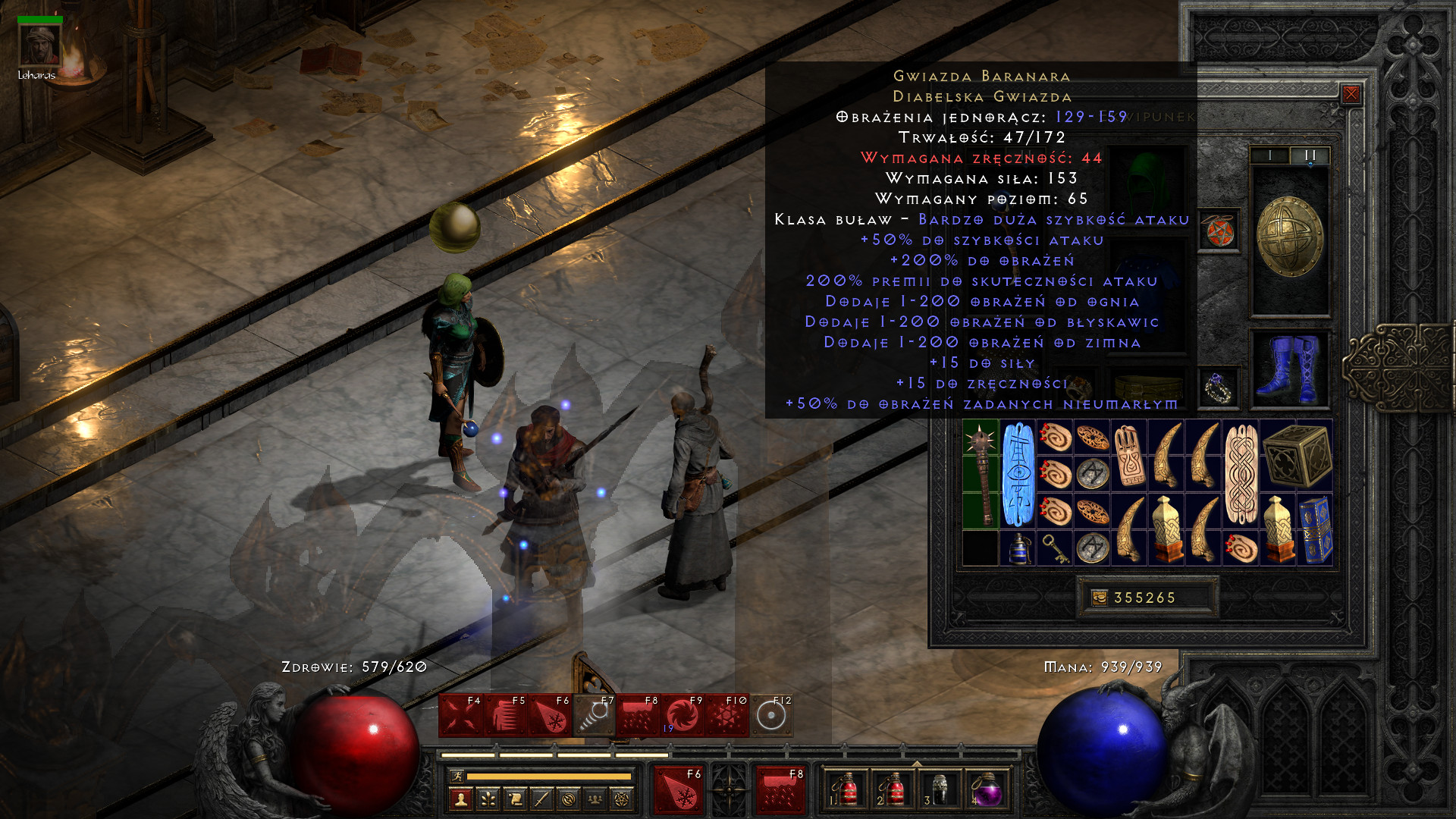The width and height of the screenshot is (1456, 819).
Task: Use the purple potion in belt slot 4
Action: (987, 791)
